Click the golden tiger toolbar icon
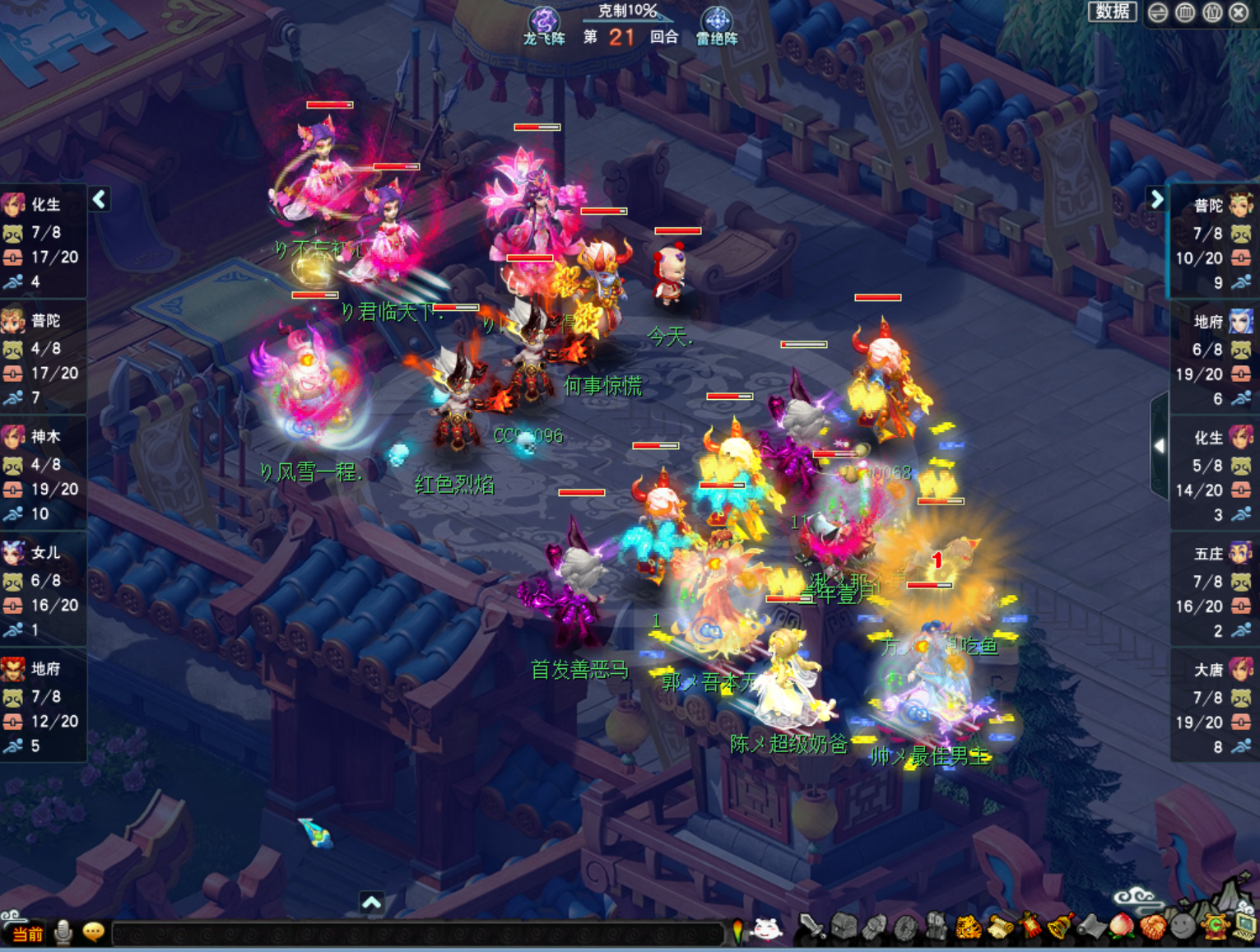 coord(969,928)
